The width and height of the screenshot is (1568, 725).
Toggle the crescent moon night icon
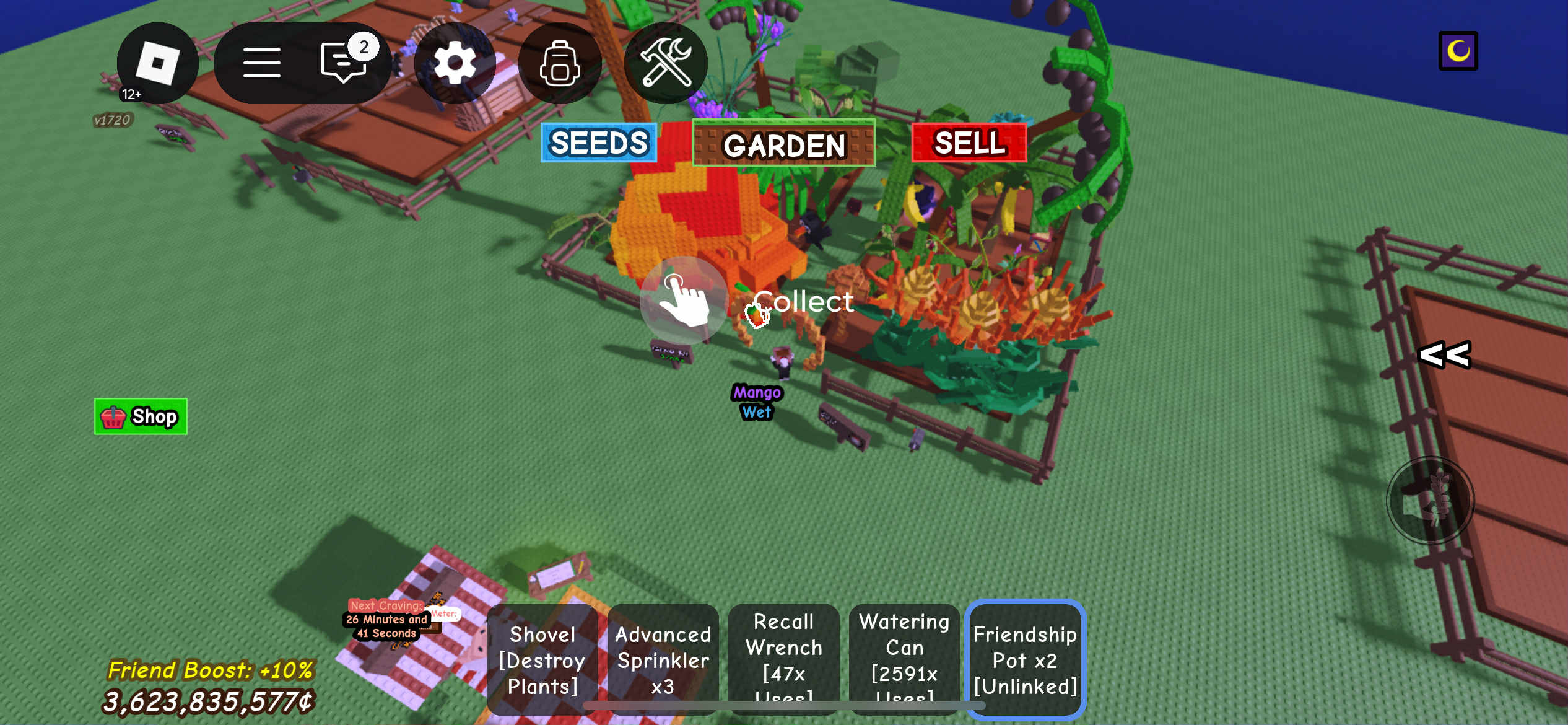(1458, 51)
